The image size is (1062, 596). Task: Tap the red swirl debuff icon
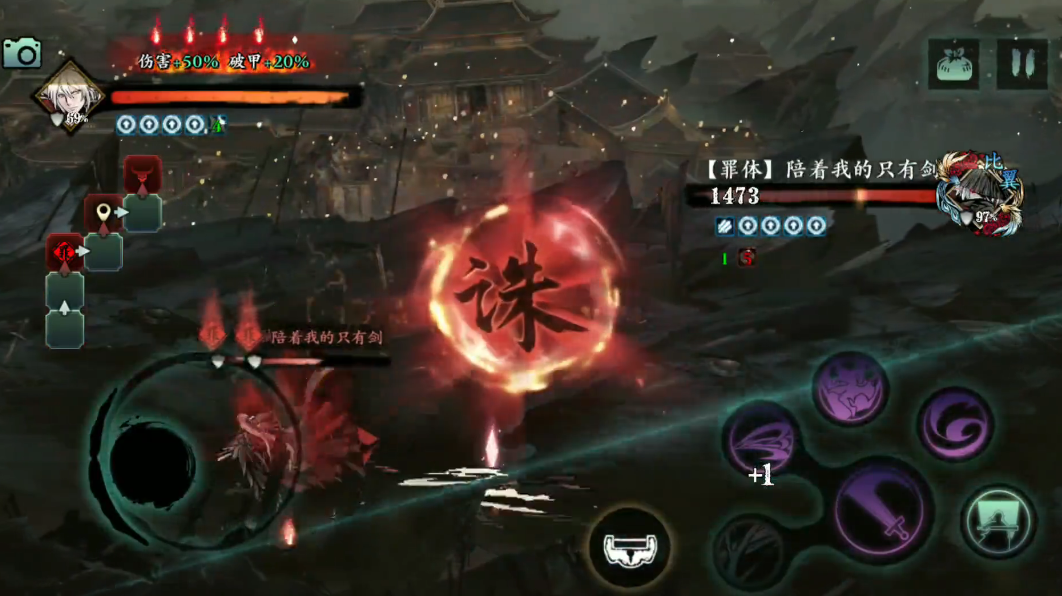[747, 258]
